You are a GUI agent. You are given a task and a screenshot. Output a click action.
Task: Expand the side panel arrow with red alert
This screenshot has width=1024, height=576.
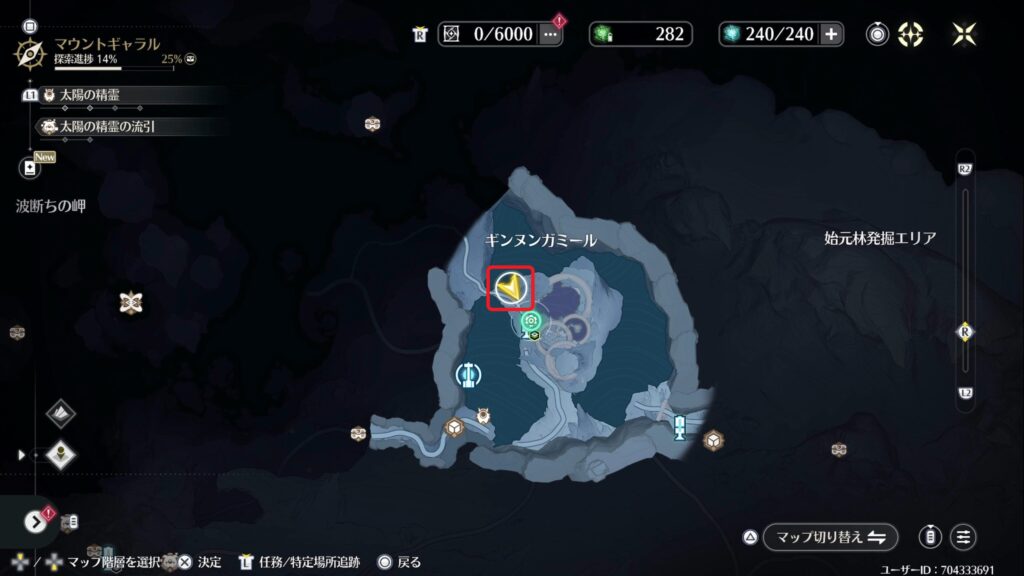pyautogui.click(x=36, y=521)
